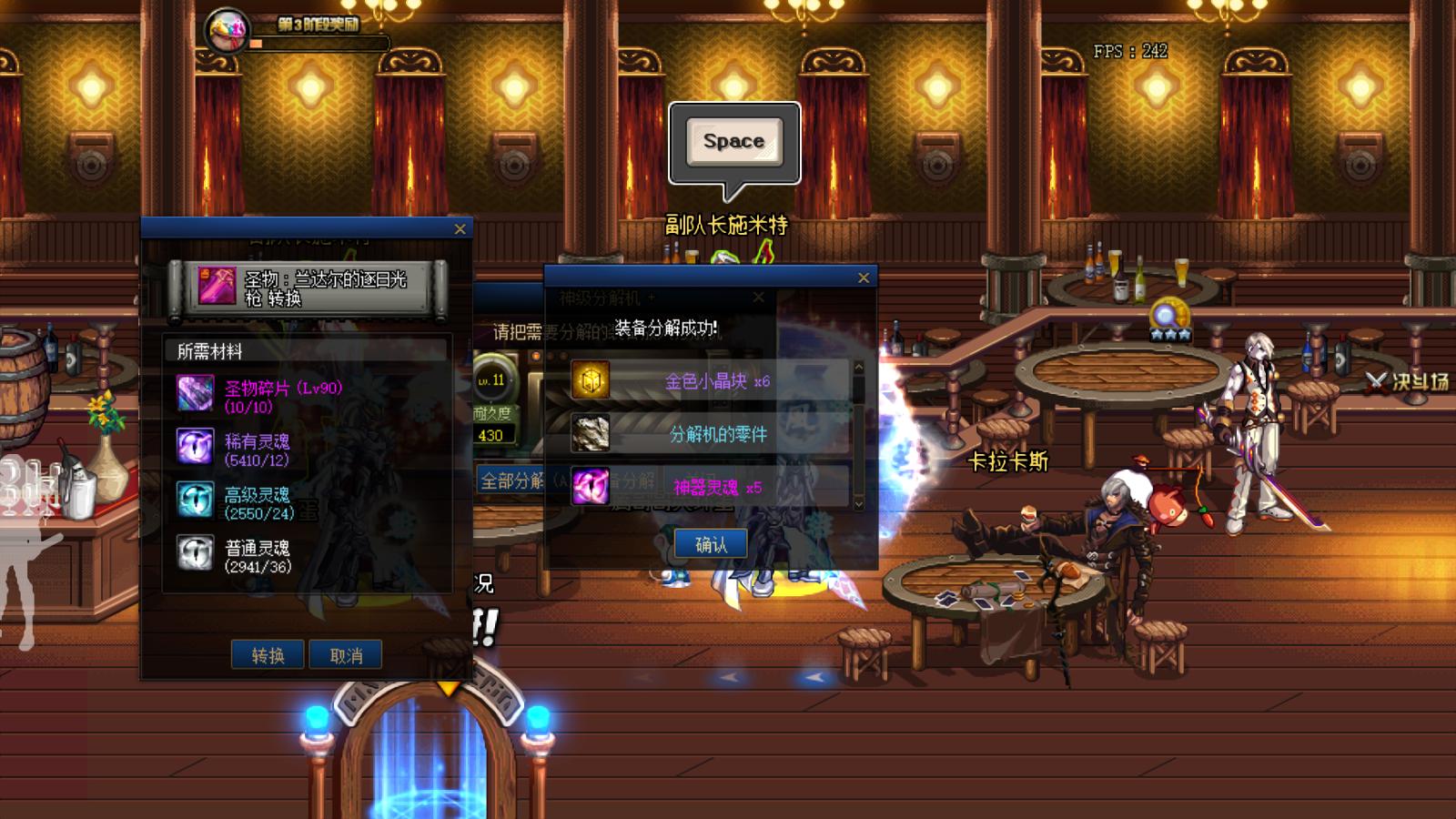This screenshot has height=819, width=1456.
Task: Click the relic spear item icon in header
Action: pos(217,287)
